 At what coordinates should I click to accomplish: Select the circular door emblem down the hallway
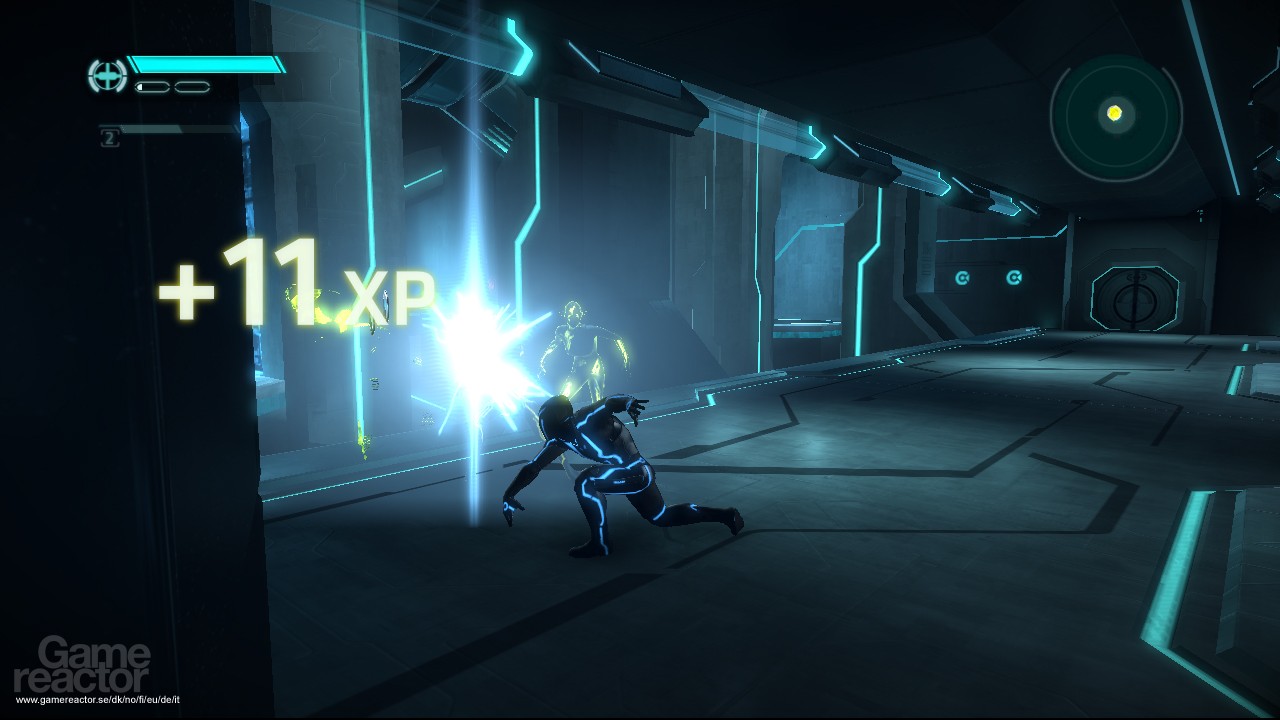pyautogui.click(x=1136, y=300)
